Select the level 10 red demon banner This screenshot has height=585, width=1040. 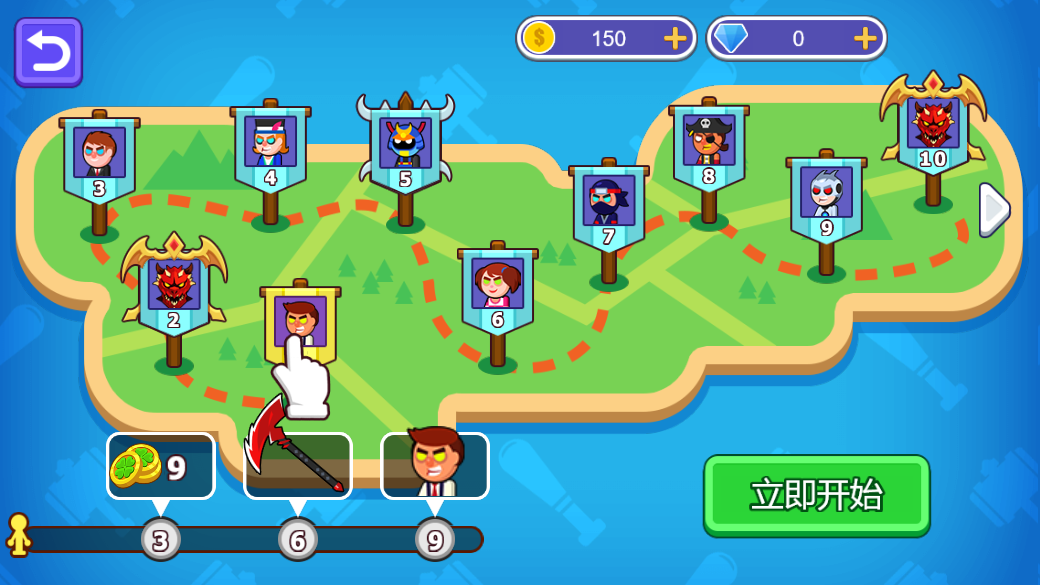(932, 130)
